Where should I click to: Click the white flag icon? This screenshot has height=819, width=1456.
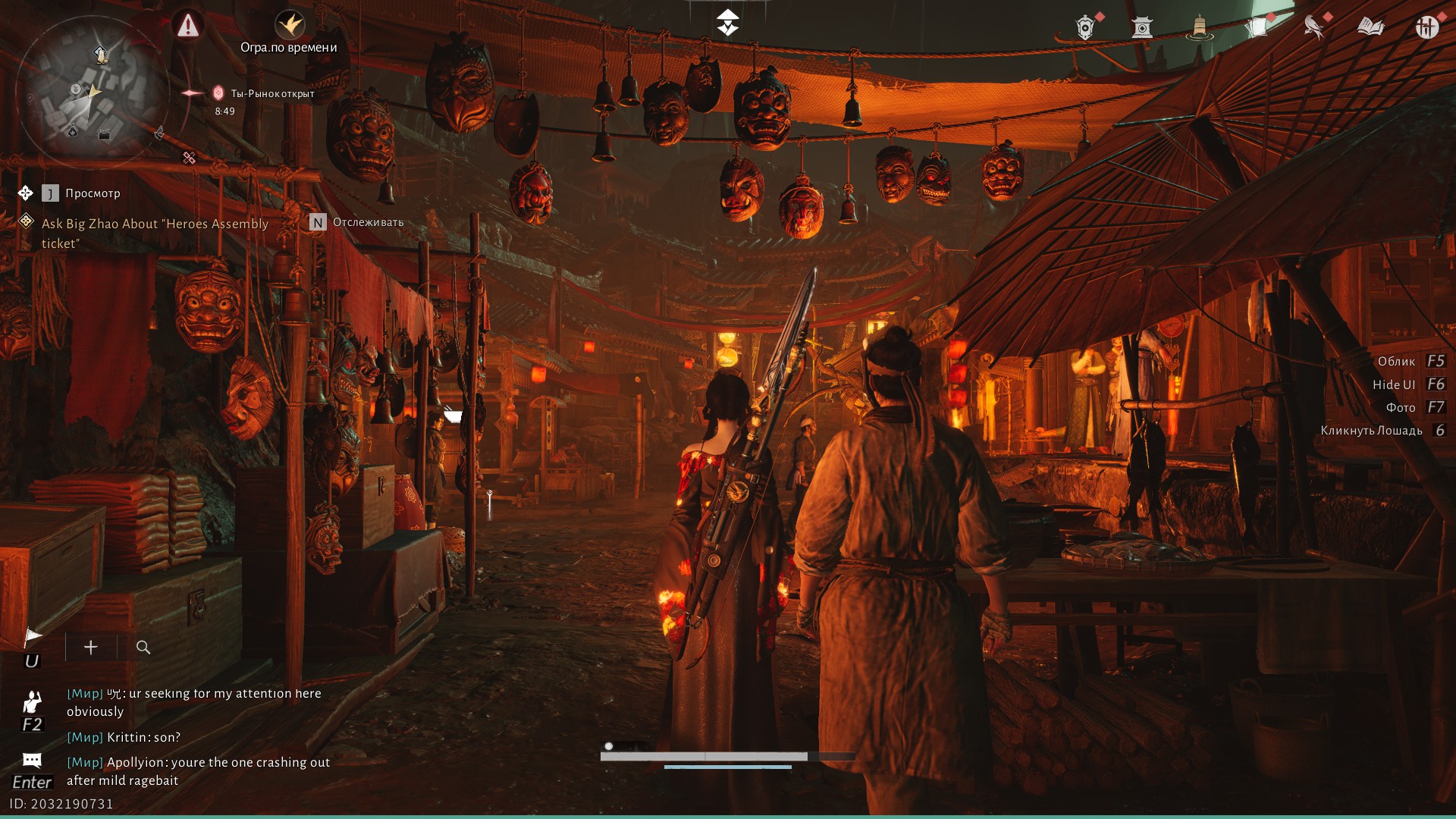point(33,636)
